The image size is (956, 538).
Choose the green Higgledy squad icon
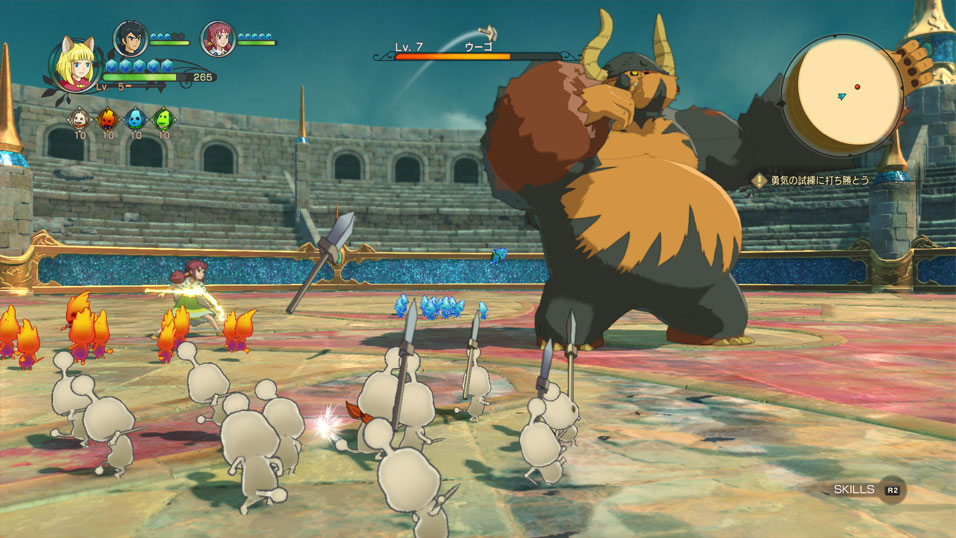point(163,118)
